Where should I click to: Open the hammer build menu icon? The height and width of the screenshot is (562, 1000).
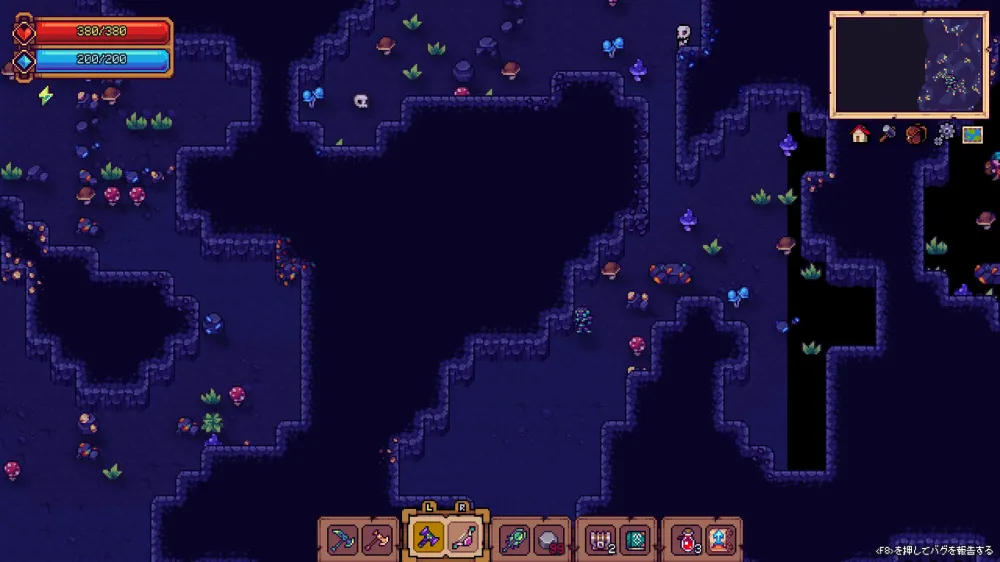click(x=888, y=134)
